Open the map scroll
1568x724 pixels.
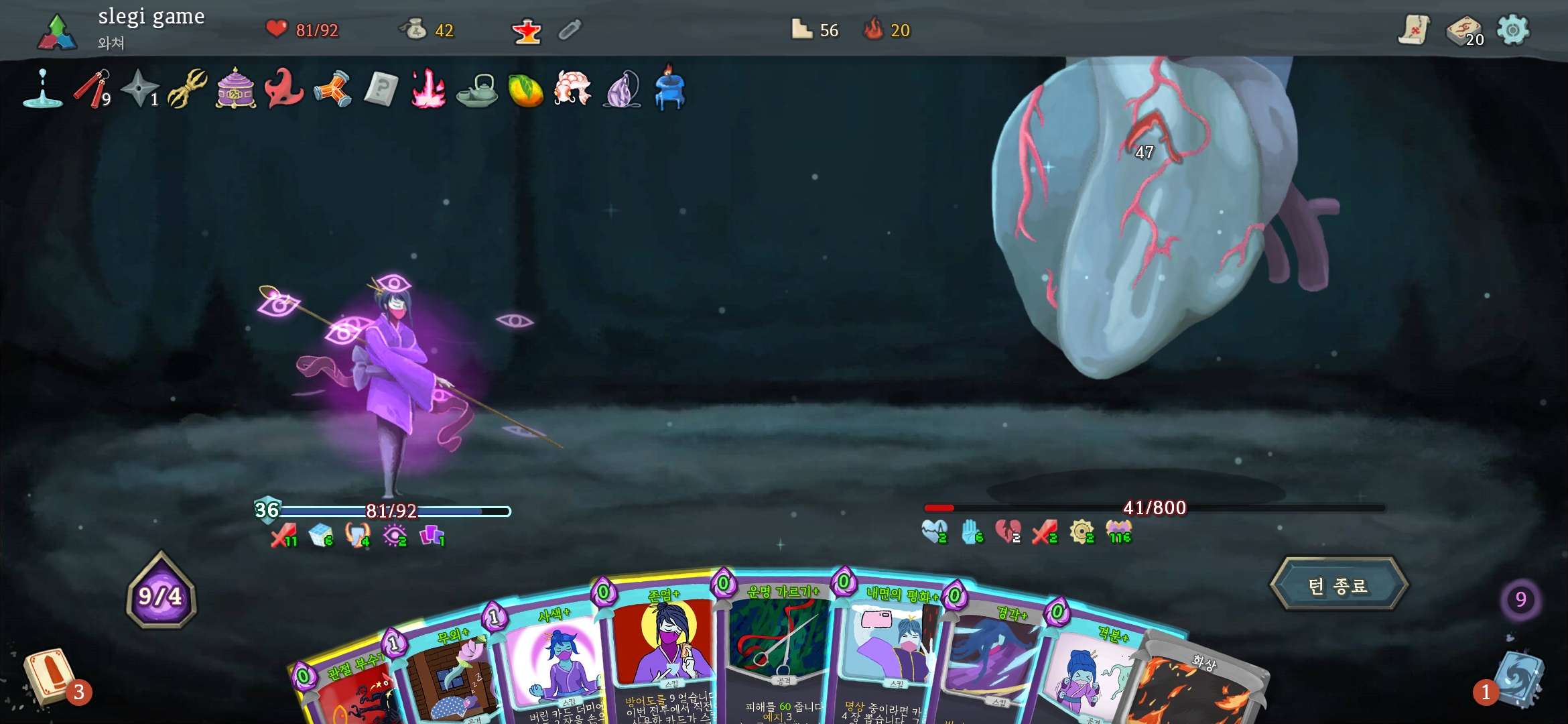point(1414,30)
